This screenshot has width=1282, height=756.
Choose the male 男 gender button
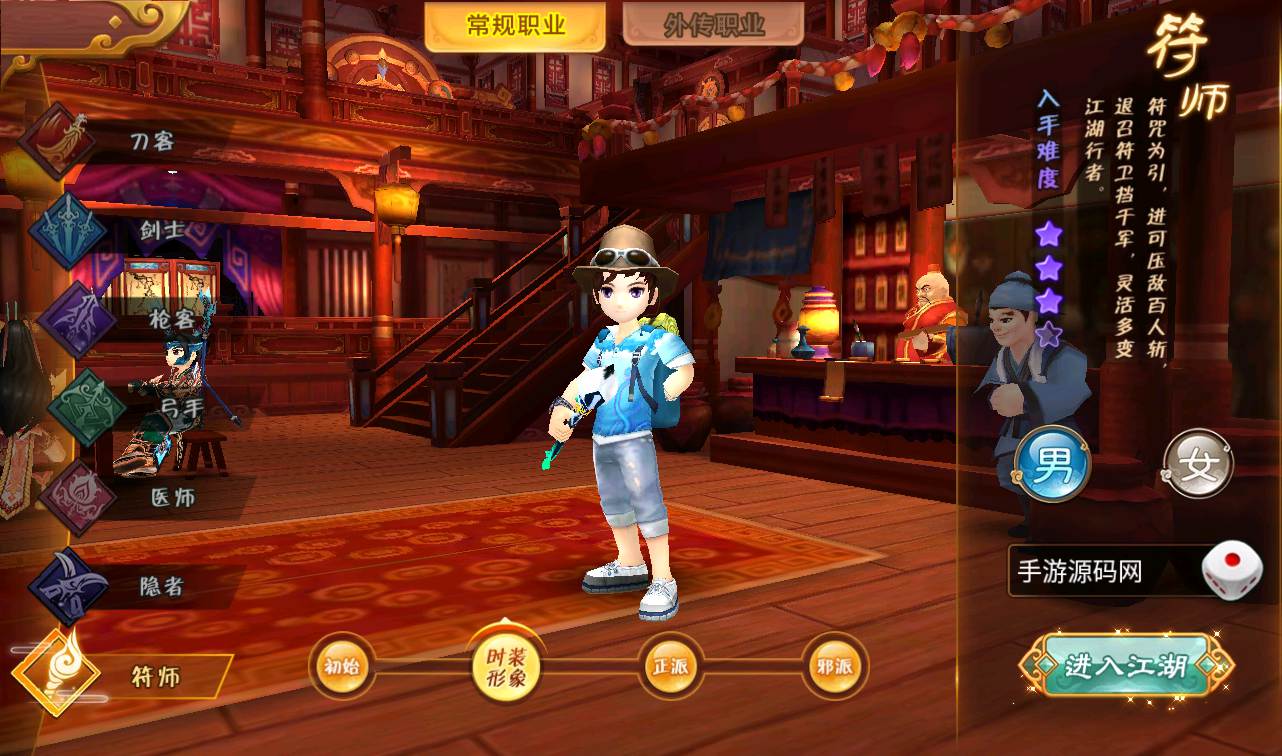pos(1050,465)
